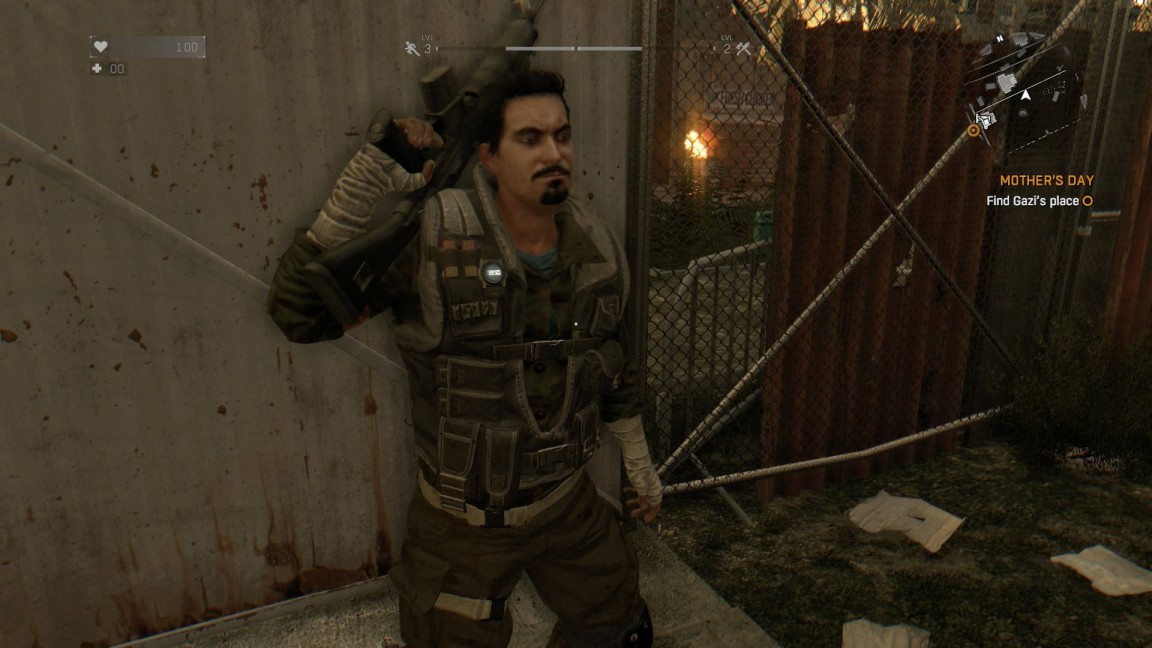
Task: Click the medkit cross icon
Action: (x=97, y=69)
